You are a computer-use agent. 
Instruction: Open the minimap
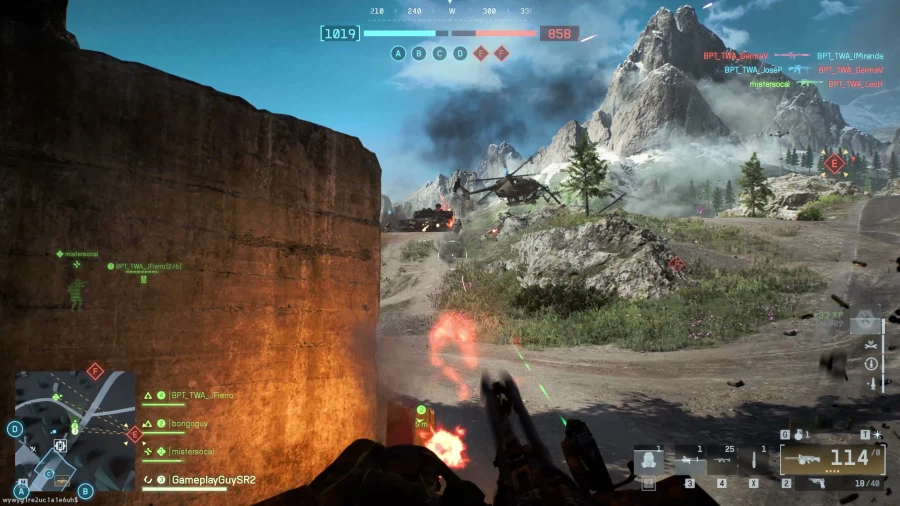tap(75, 430)
